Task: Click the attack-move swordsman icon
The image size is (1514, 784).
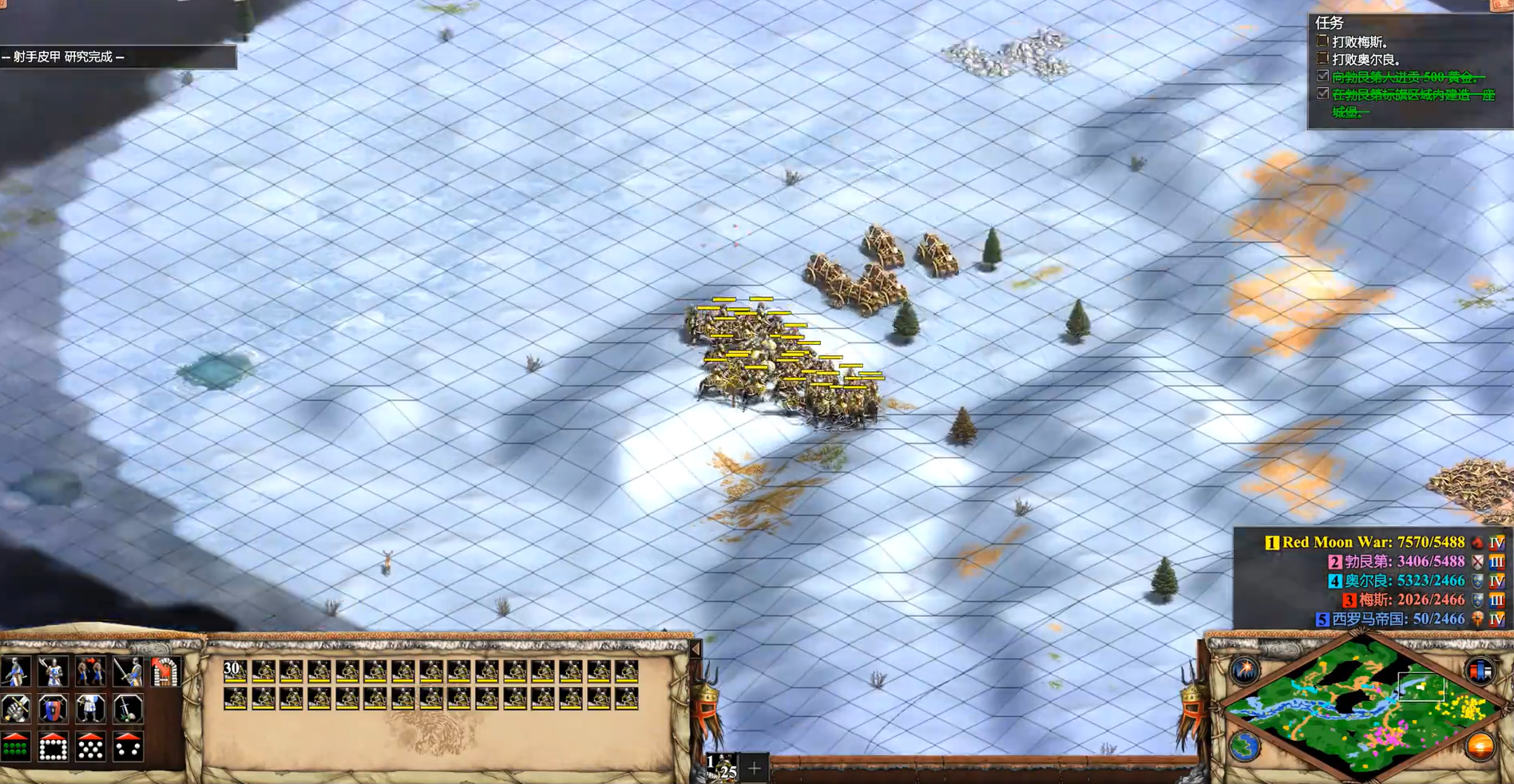Action: (128, 672)
